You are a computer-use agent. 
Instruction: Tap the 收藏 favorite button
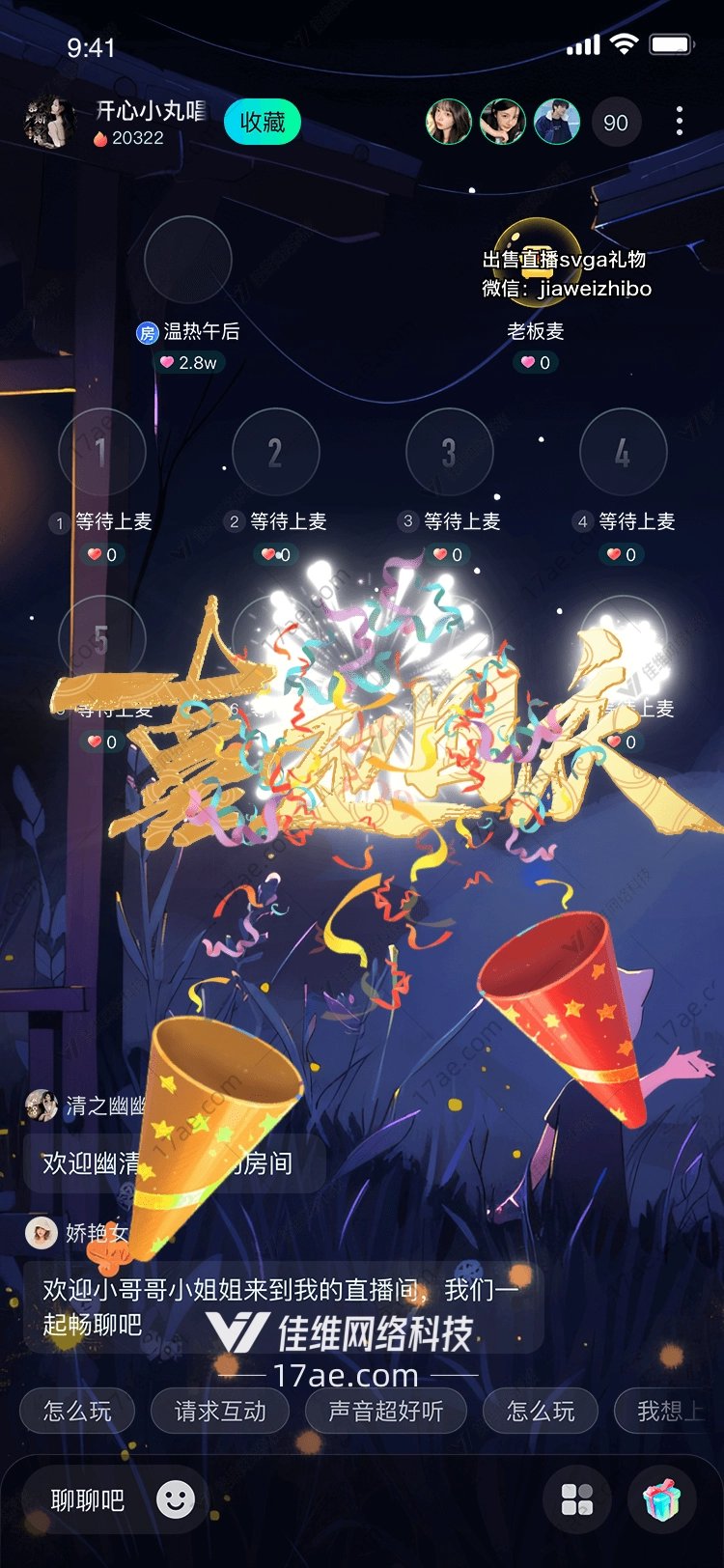tap(262, 123)
